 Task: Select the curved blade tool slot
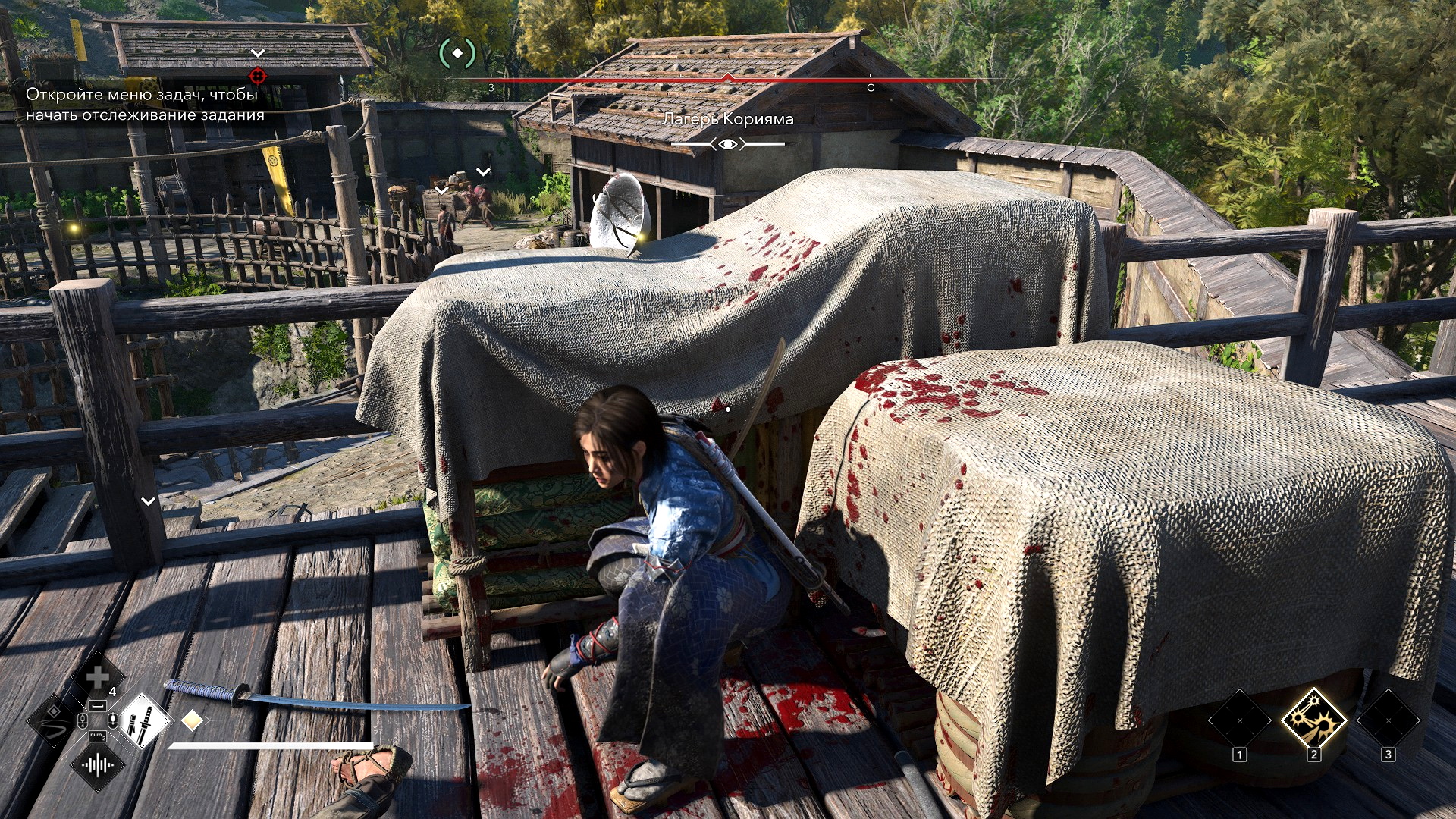(x=53, y=720)
